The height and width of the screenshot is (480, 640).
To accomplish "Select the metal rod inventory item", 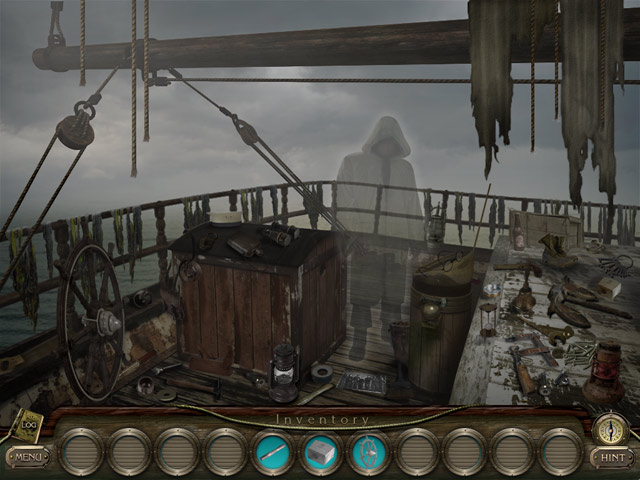I will (x=273, y=453).
